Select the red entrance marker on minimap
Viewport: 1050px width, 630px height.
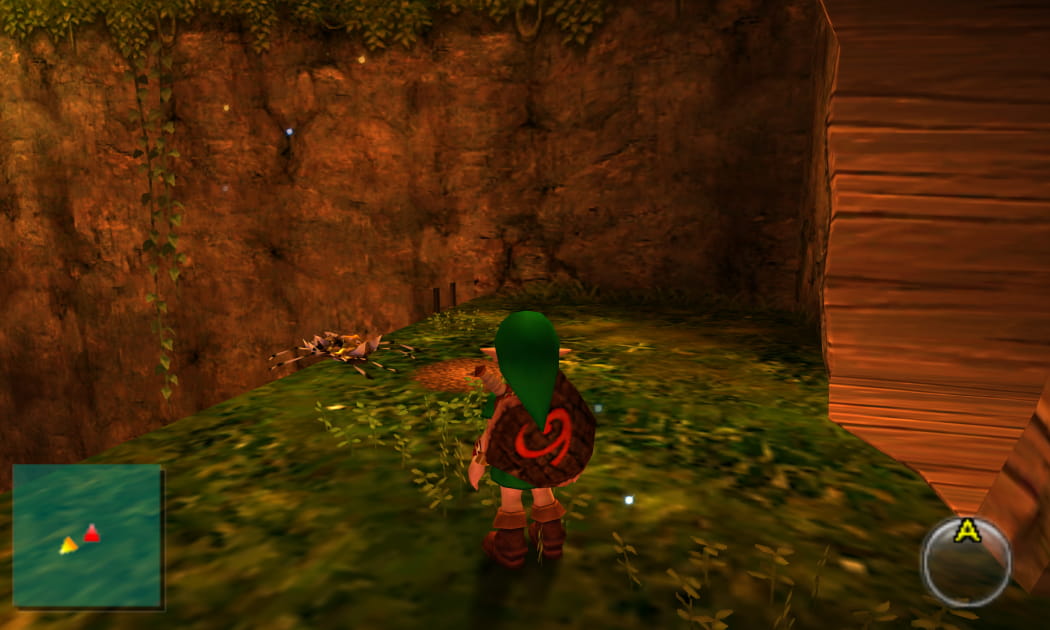[x=91, y=534]
